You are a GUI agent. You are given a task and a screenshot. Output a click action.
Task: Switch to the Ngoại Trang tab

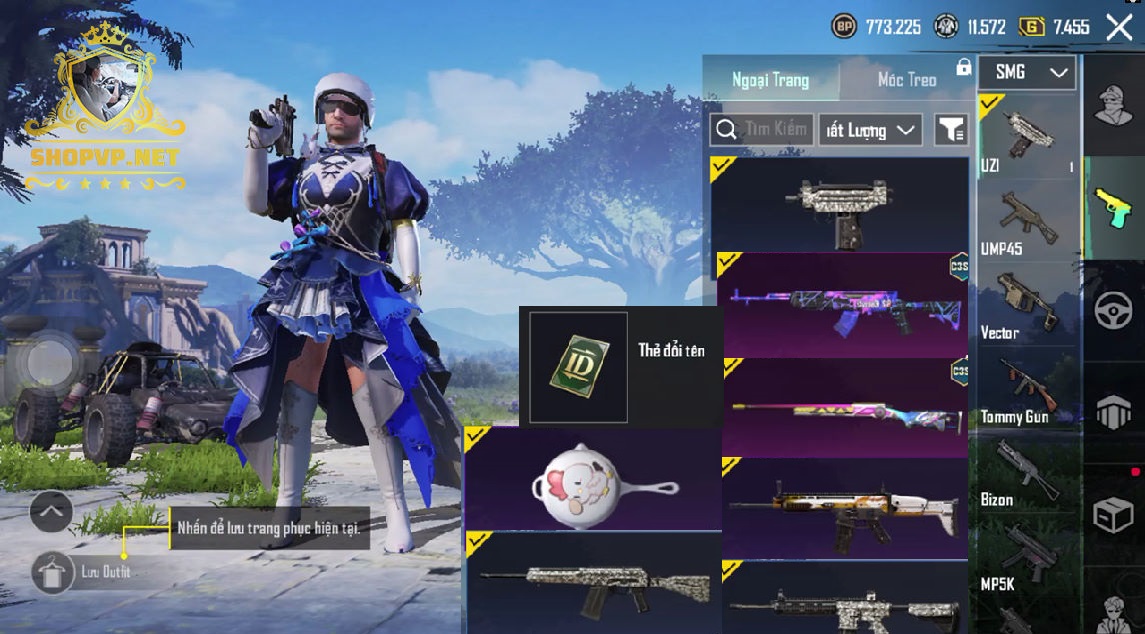pos(770,79)
